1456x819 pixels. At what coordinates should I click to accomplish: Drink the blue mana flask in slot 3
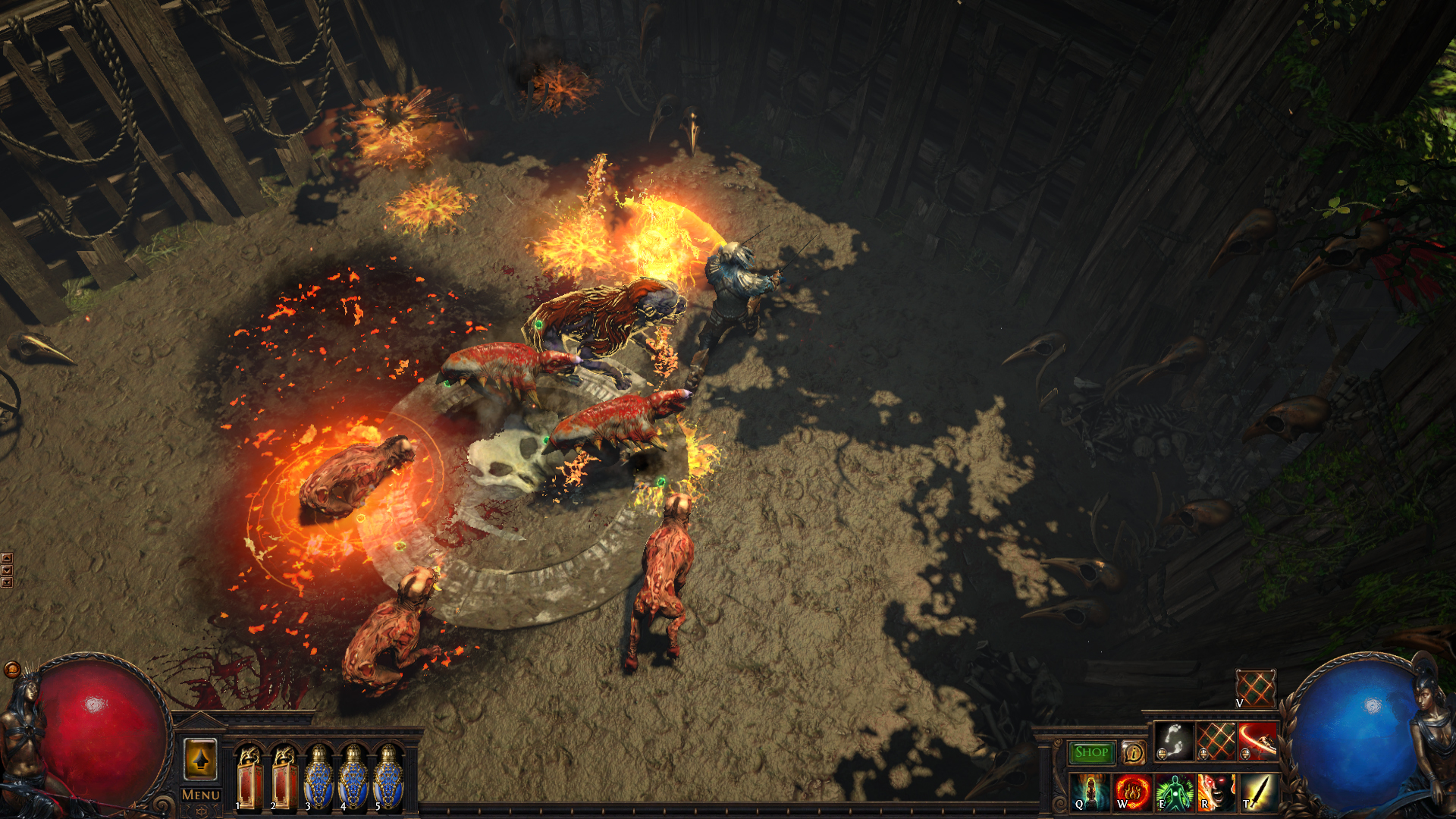(318, 778)
